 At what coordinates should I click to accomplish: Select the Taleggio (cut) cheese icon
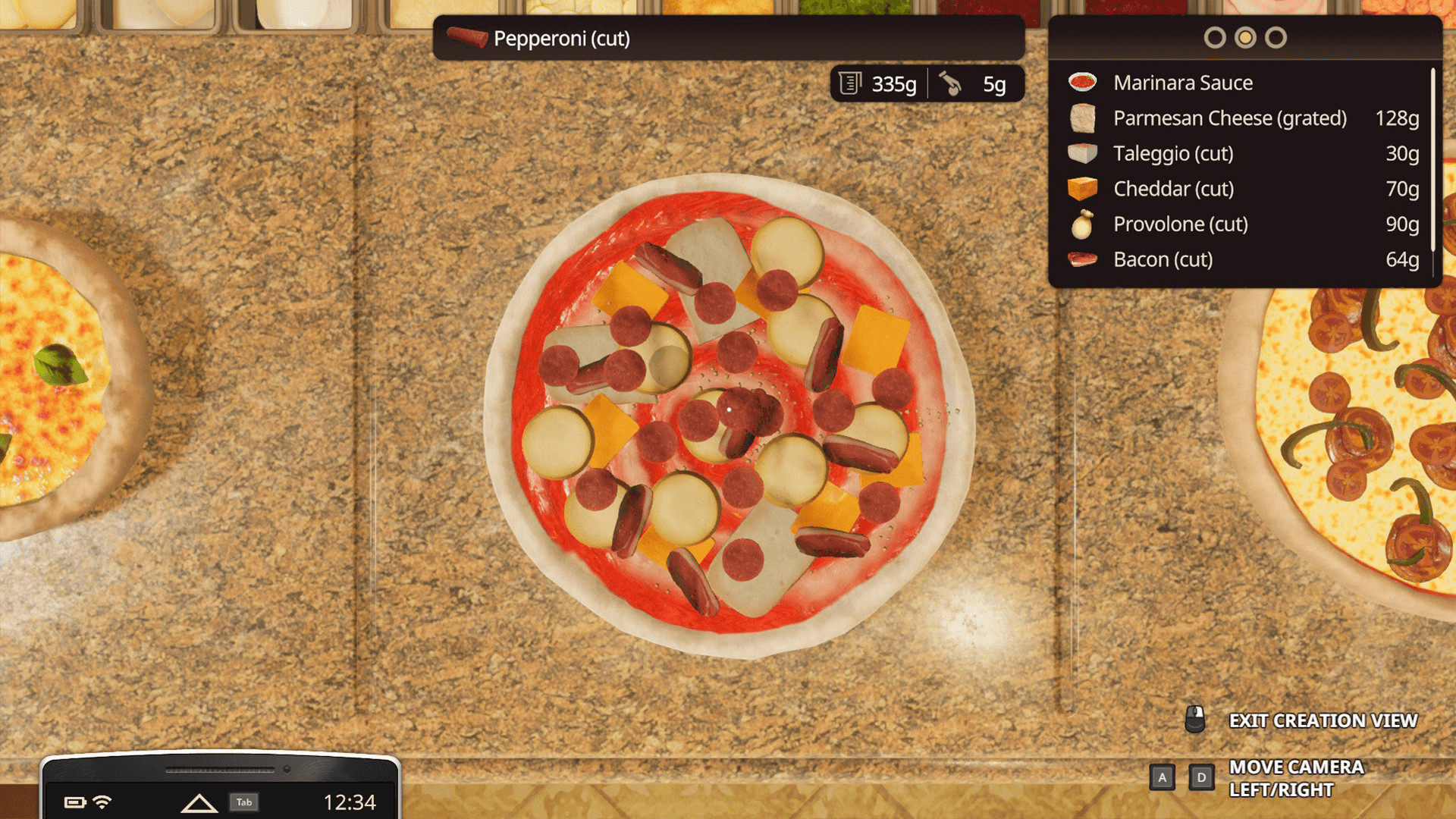(1082, 153)
